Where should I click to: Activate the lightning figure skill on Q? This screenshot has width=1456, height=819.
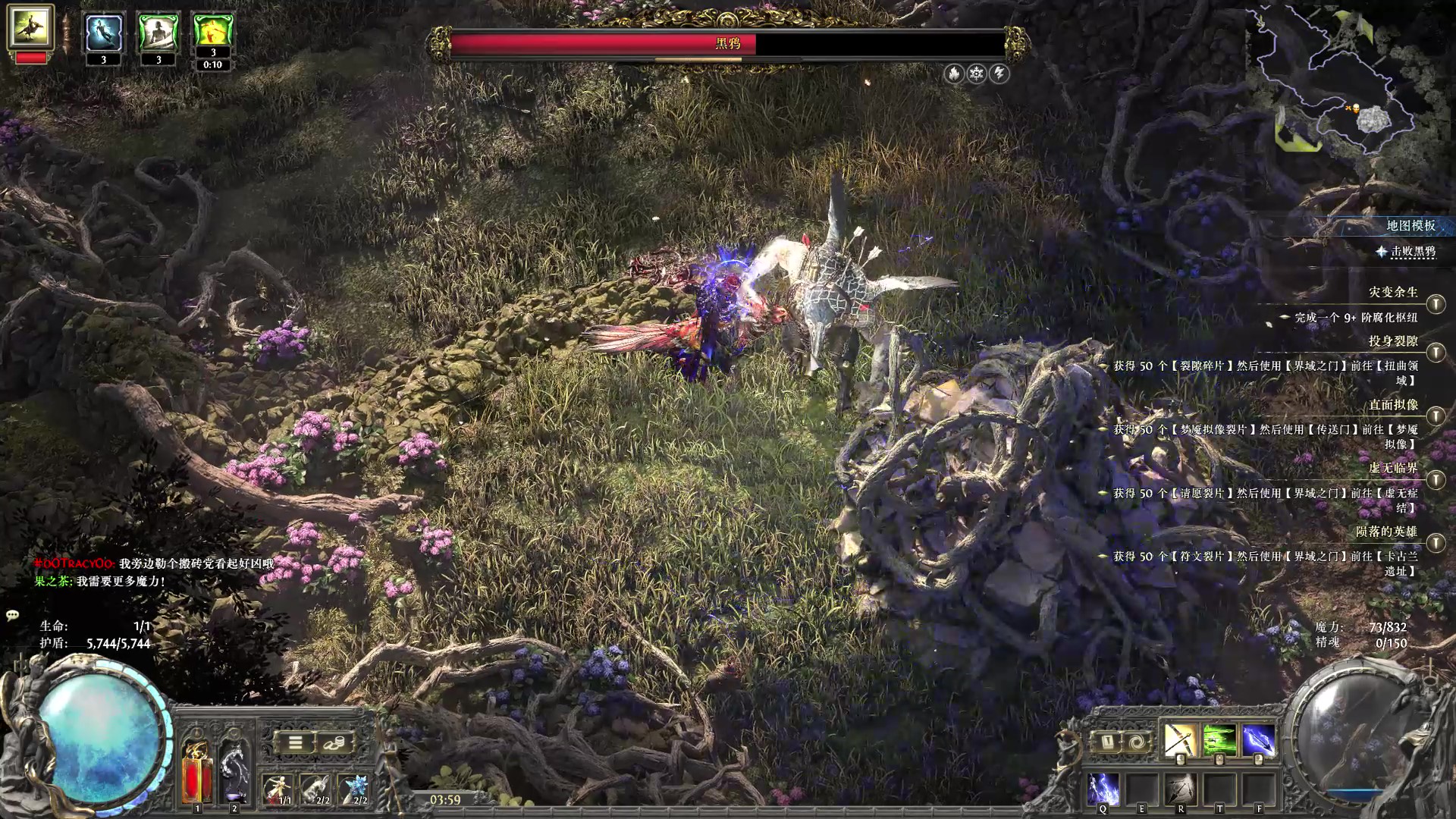pos(1103,789)
